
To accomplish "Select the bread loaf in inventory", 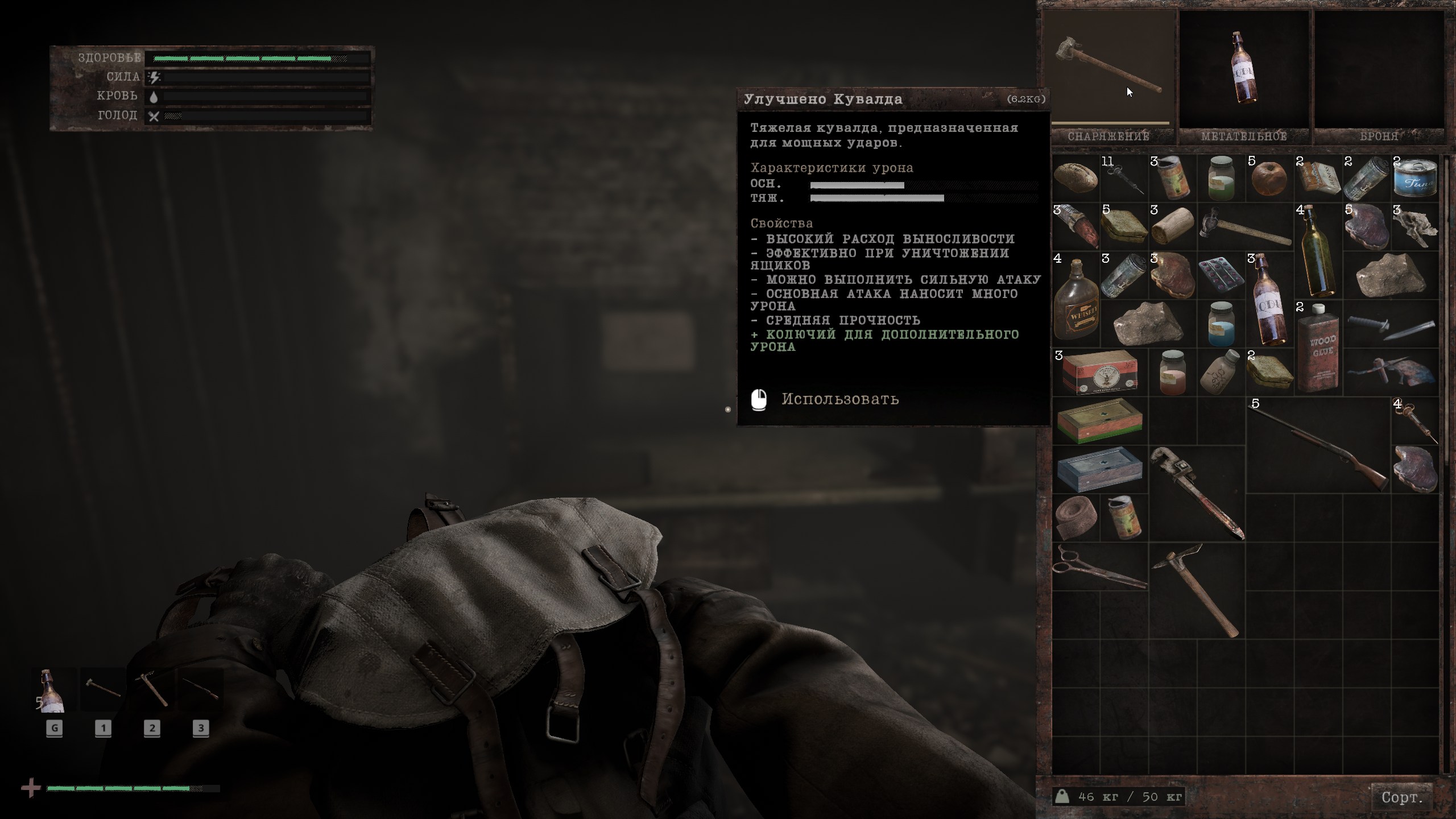I will tap(1075, 177).
